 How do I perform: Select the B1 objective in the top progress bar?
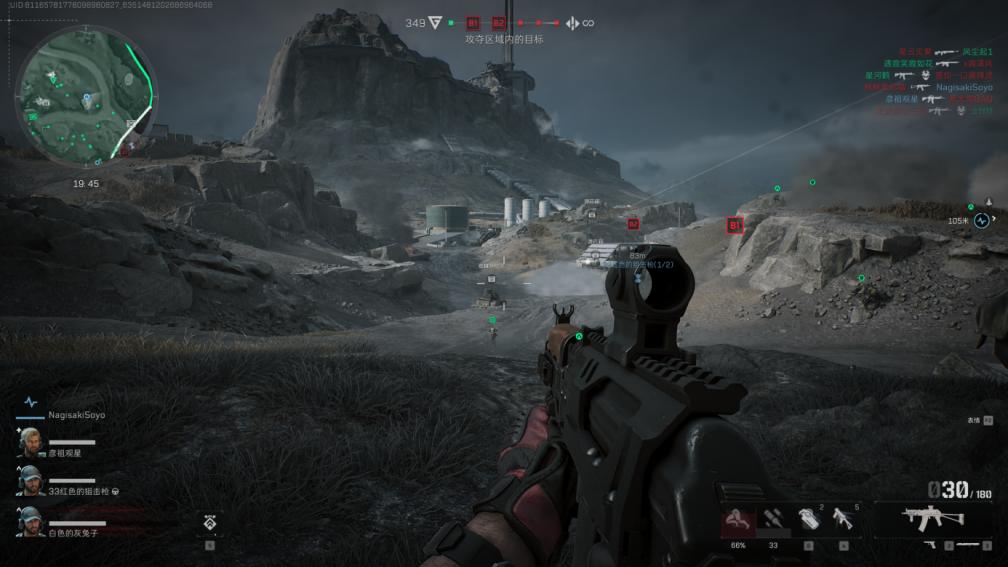click(473, 23)
